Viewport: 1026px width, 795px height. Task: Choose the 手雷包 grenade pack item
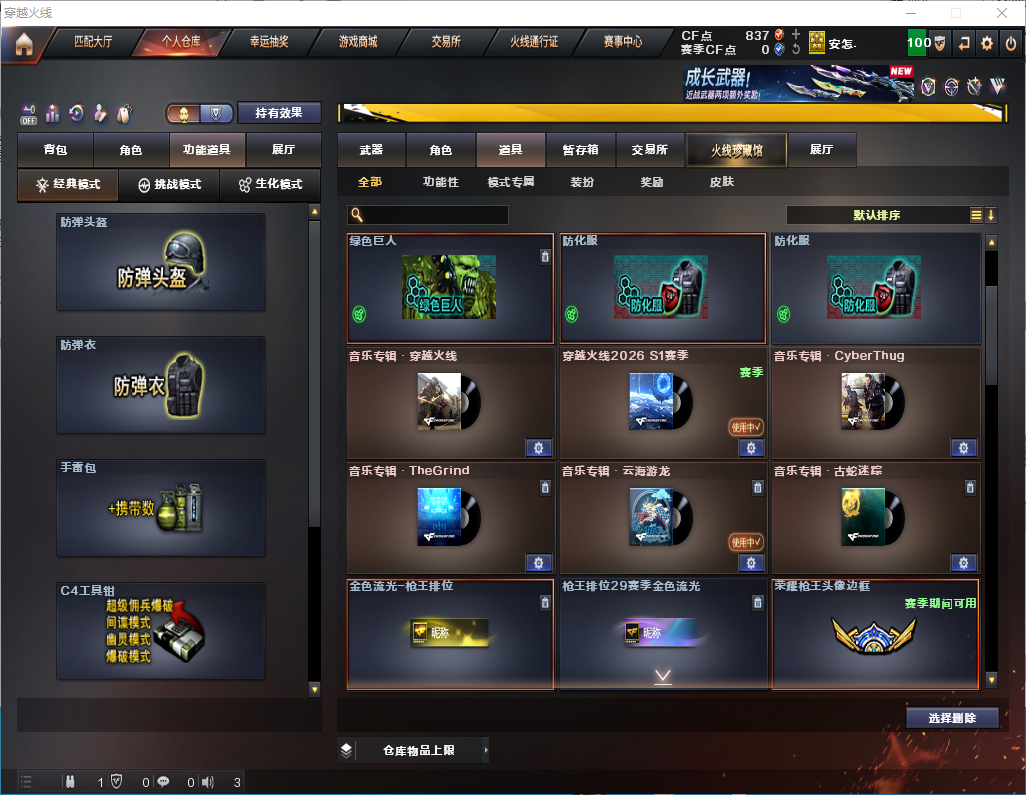(x=161, y=508)
